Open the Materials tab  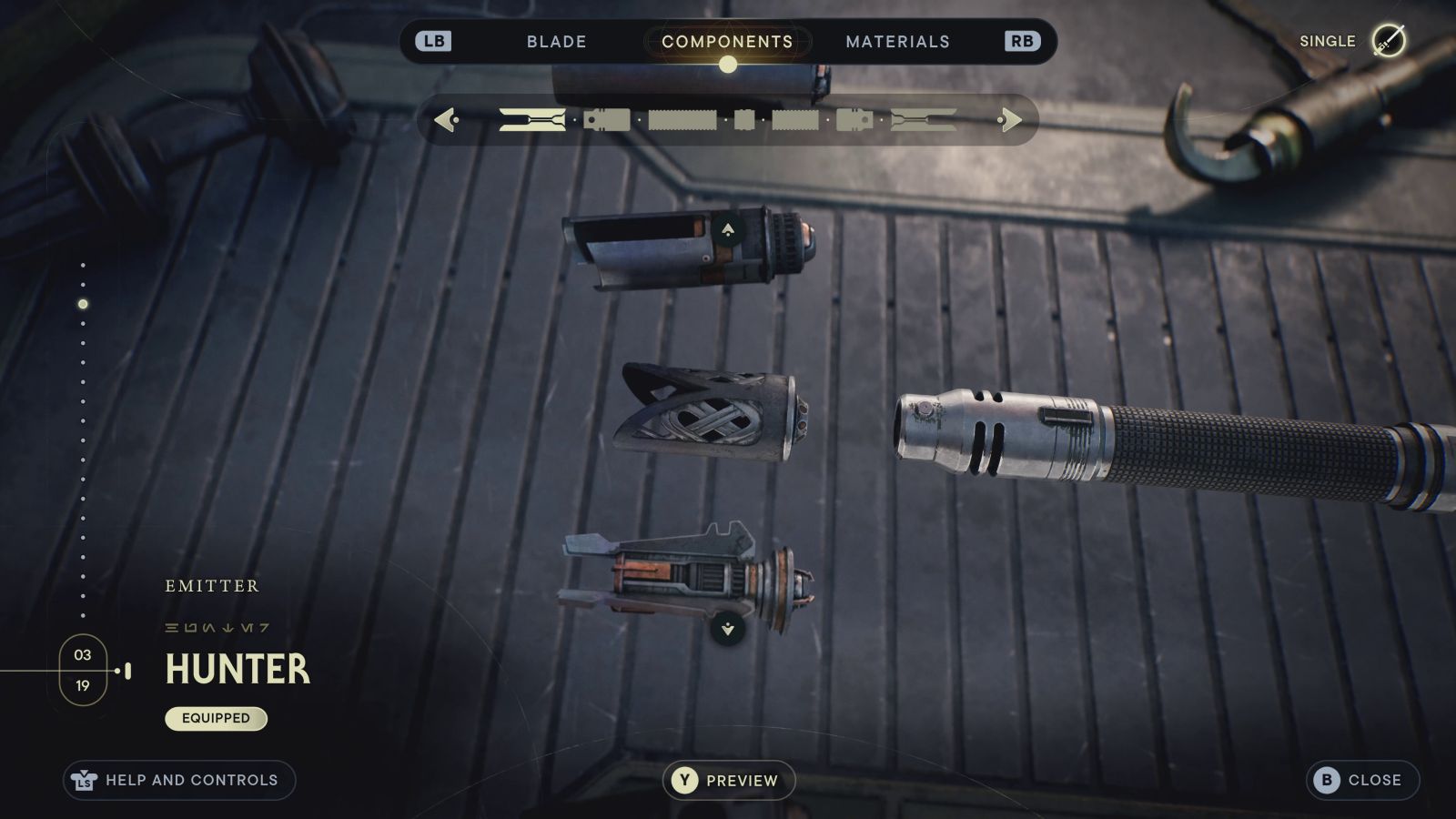click(x=897, y=42)
